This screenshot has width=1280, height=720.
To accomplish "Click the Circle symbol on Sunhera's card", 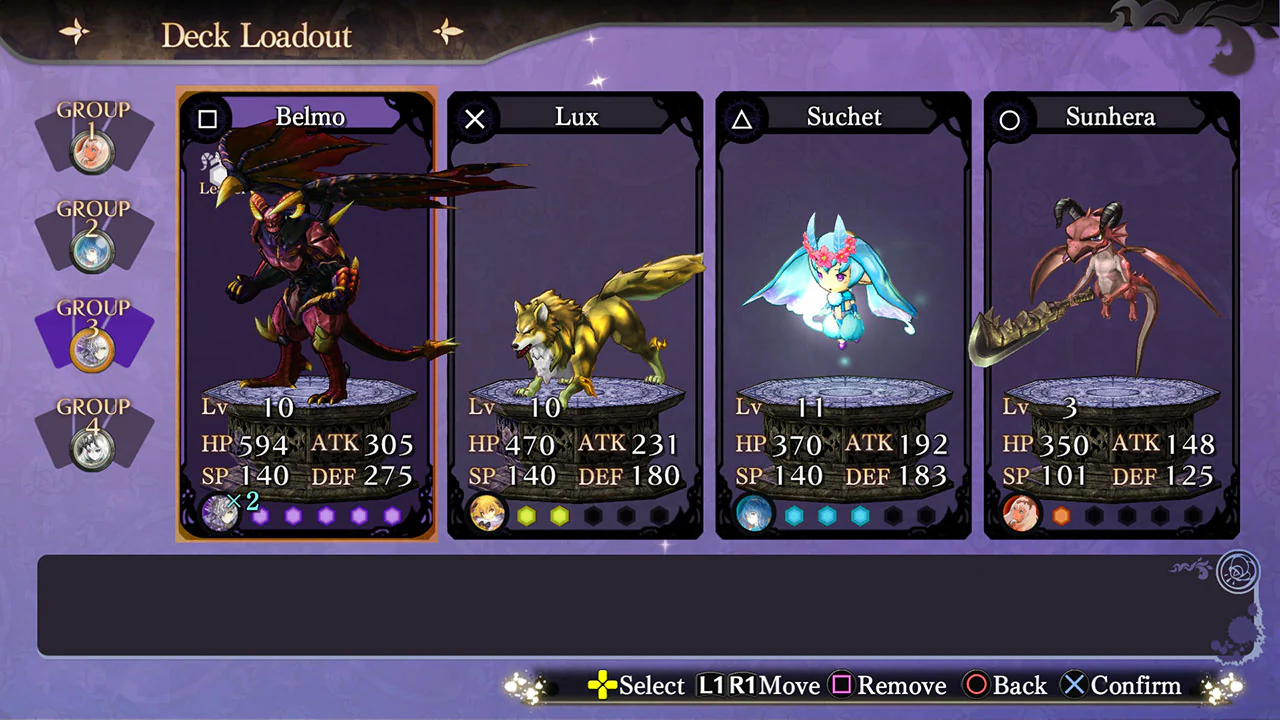I will tap(1009, 118).
